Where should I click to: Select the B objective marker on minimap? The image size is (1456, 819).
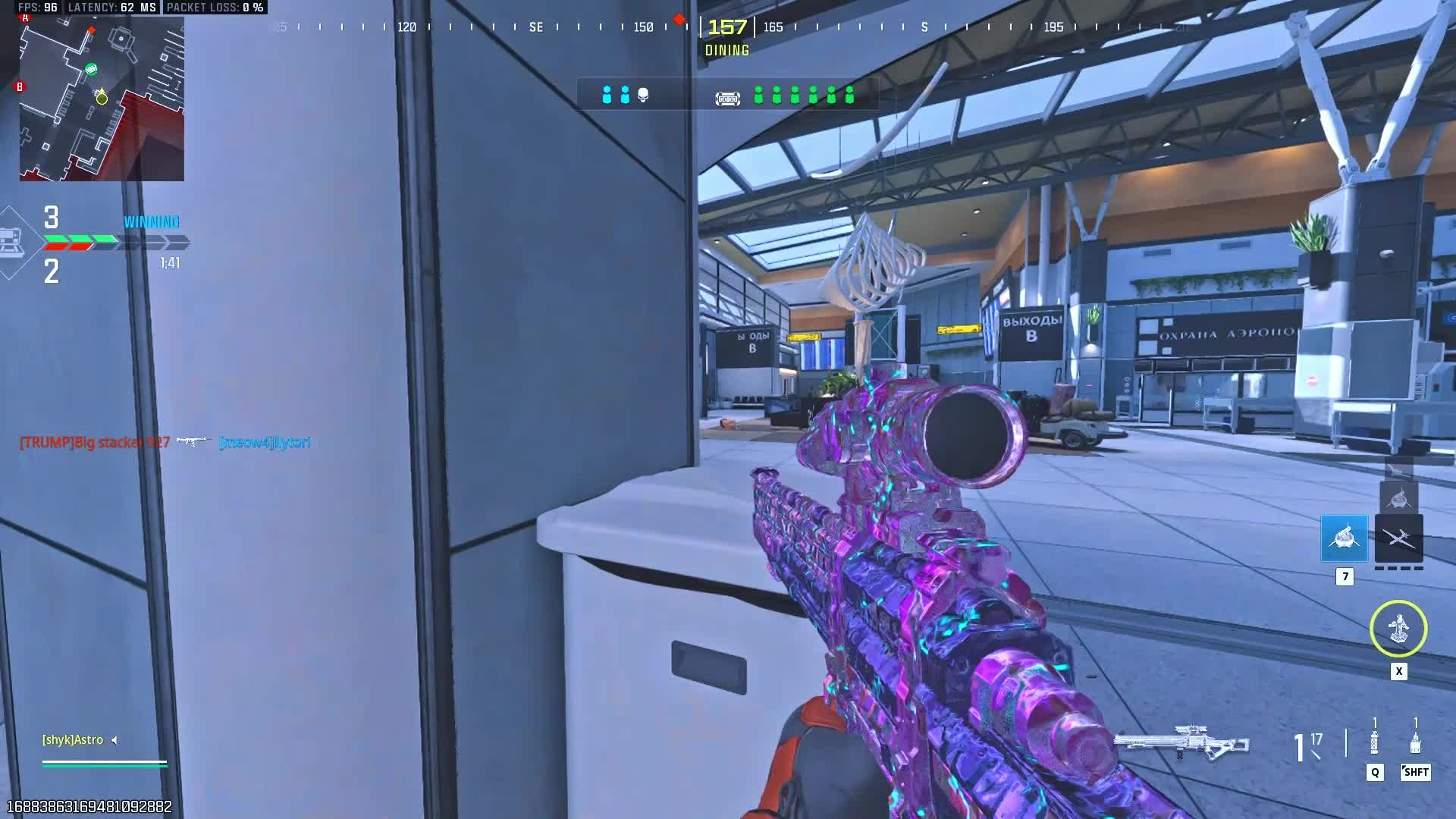pyautogui.click(x=20, y=86)
